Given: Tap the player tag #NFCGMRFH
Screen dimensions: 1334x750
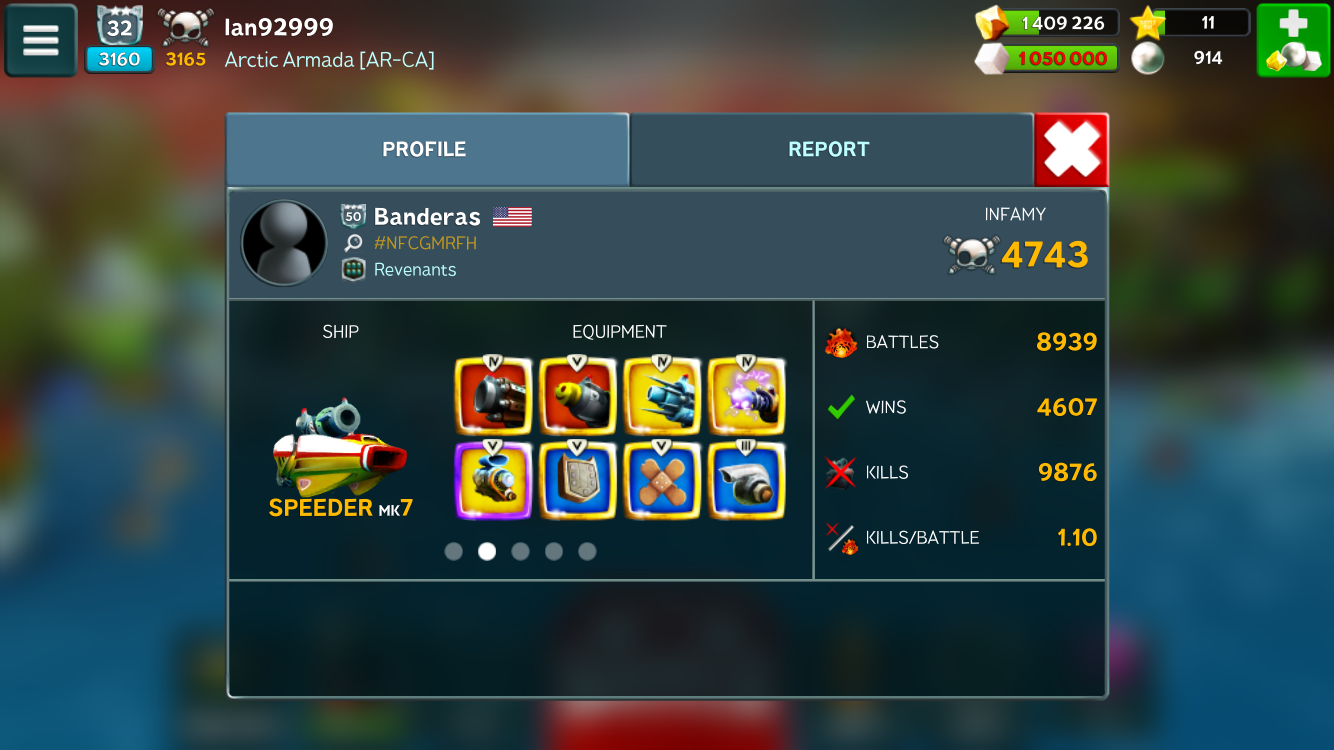Looking at the screenshot, I should point(425,243).
